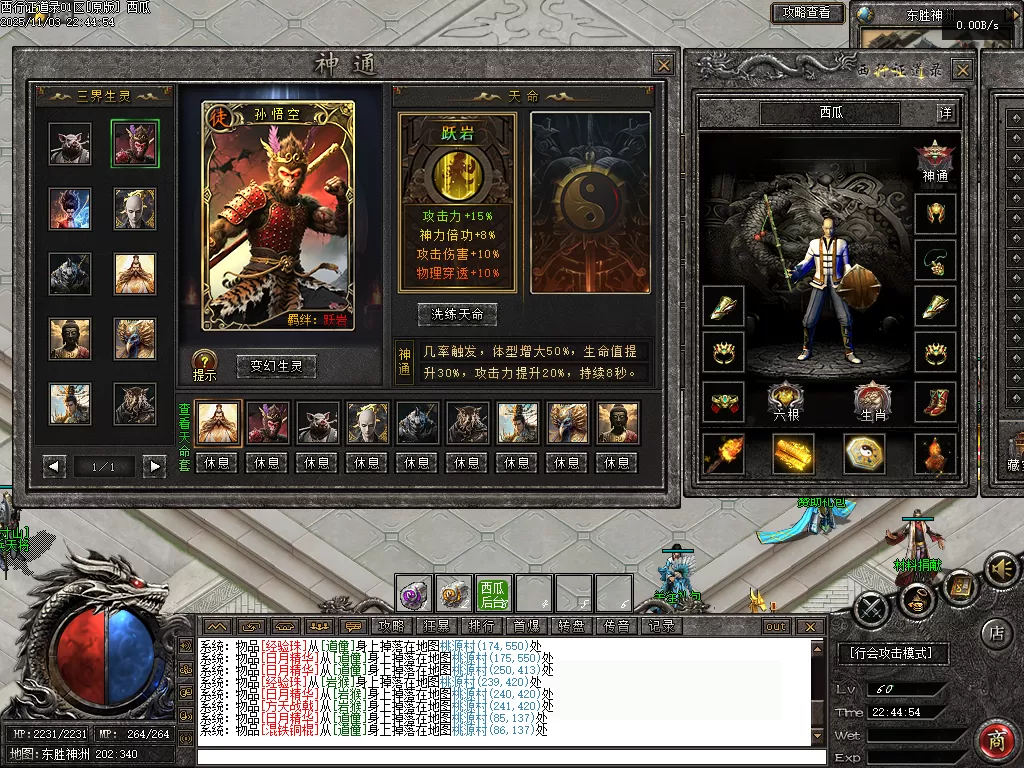Image resolution: width=1024 pixels, height=768 pixels.
Task: Open the 生肖 zodiac emblem
Action: (873, 401)
